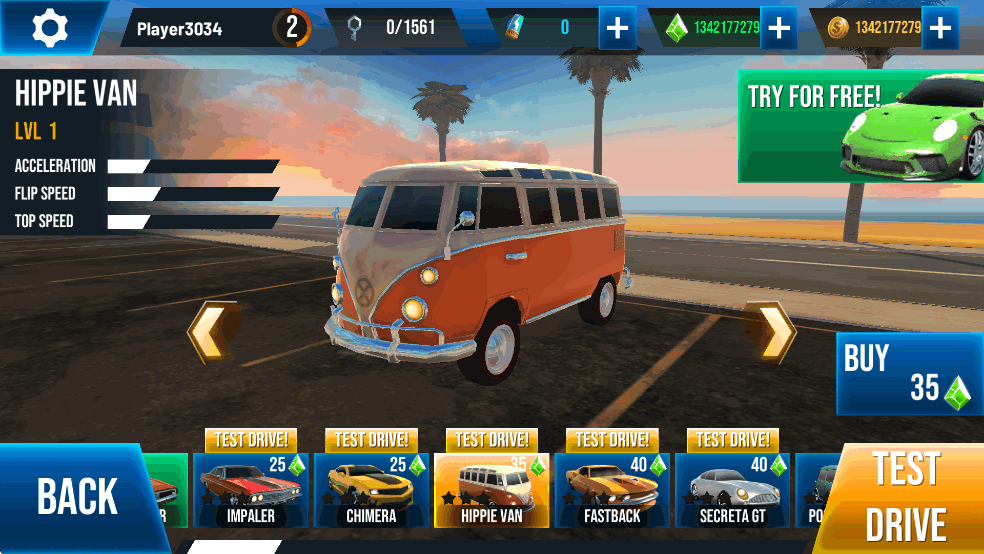Open the gear settings menu
This screenshot has width=984, height=554.
pos(48,27)
